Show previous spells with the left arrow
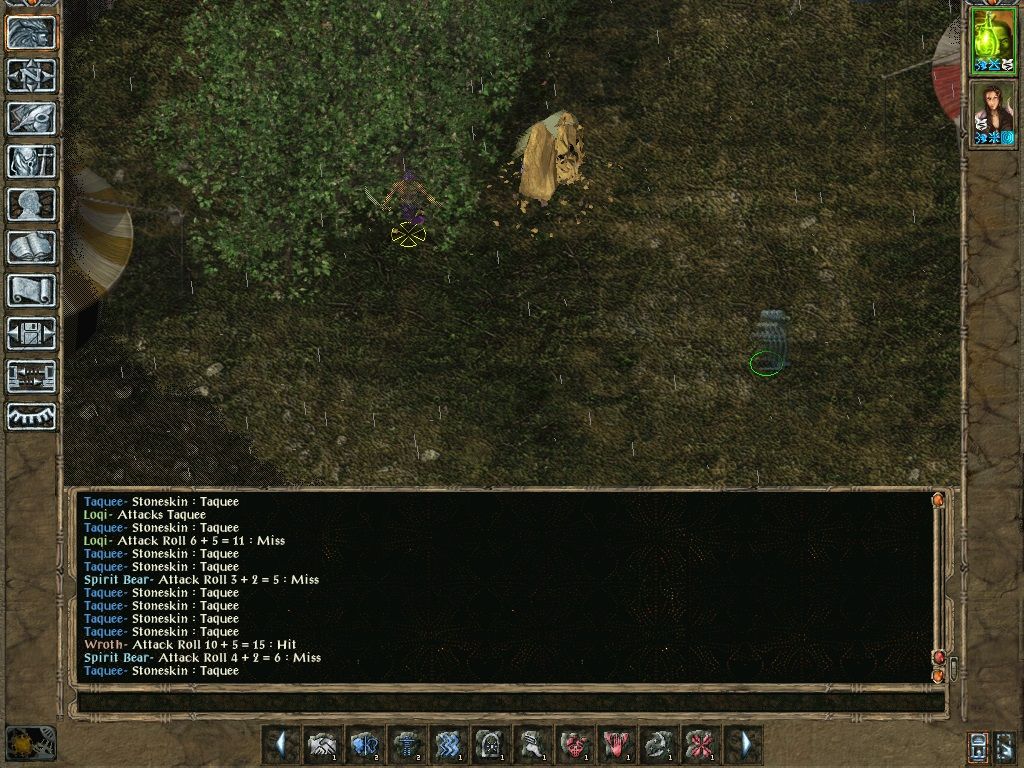This screenshot has height=768, width=1024. pyautogui.click(x=281, y=744)
